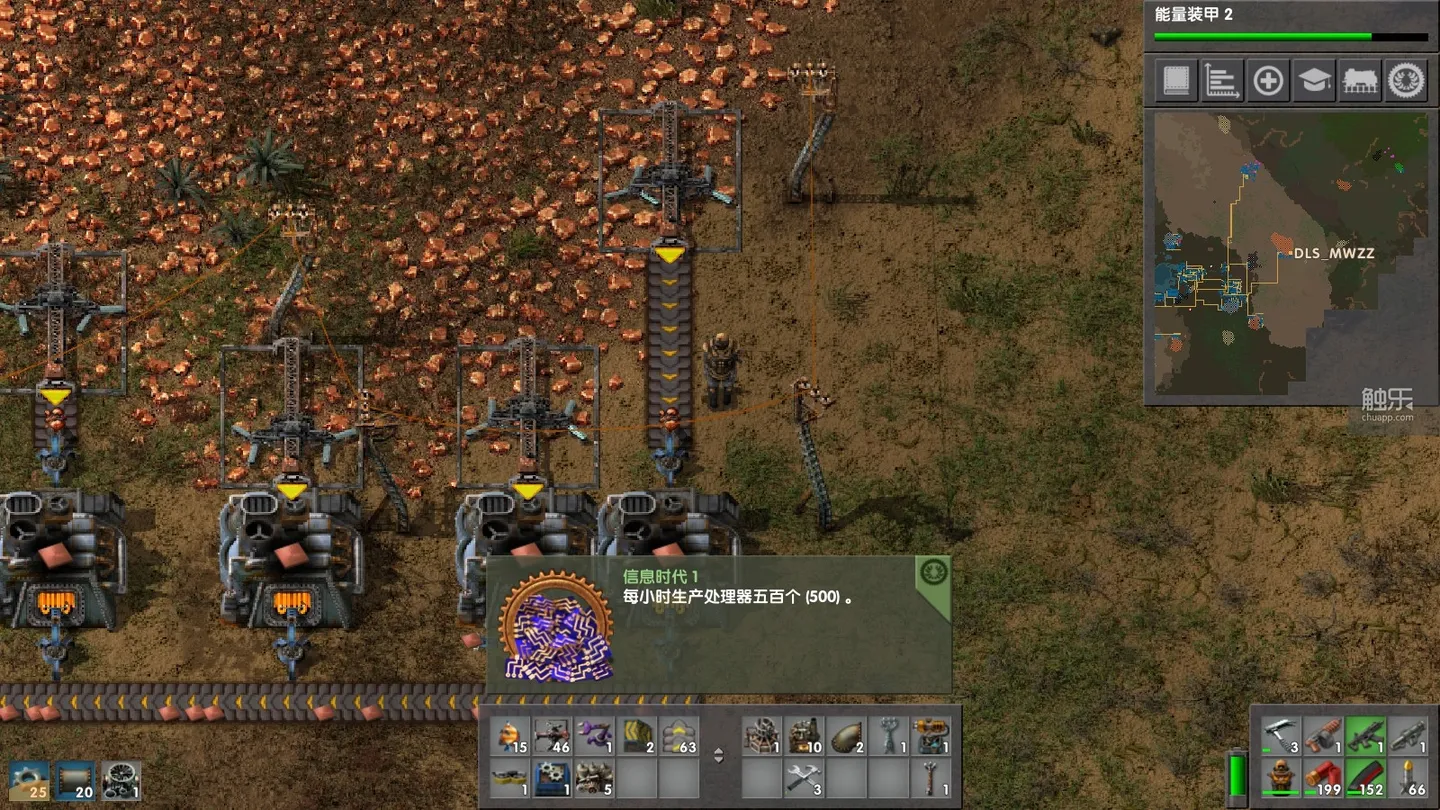Click the power armor equipment slot
The image size is (1440, 810).
(x=1280, y=777)
